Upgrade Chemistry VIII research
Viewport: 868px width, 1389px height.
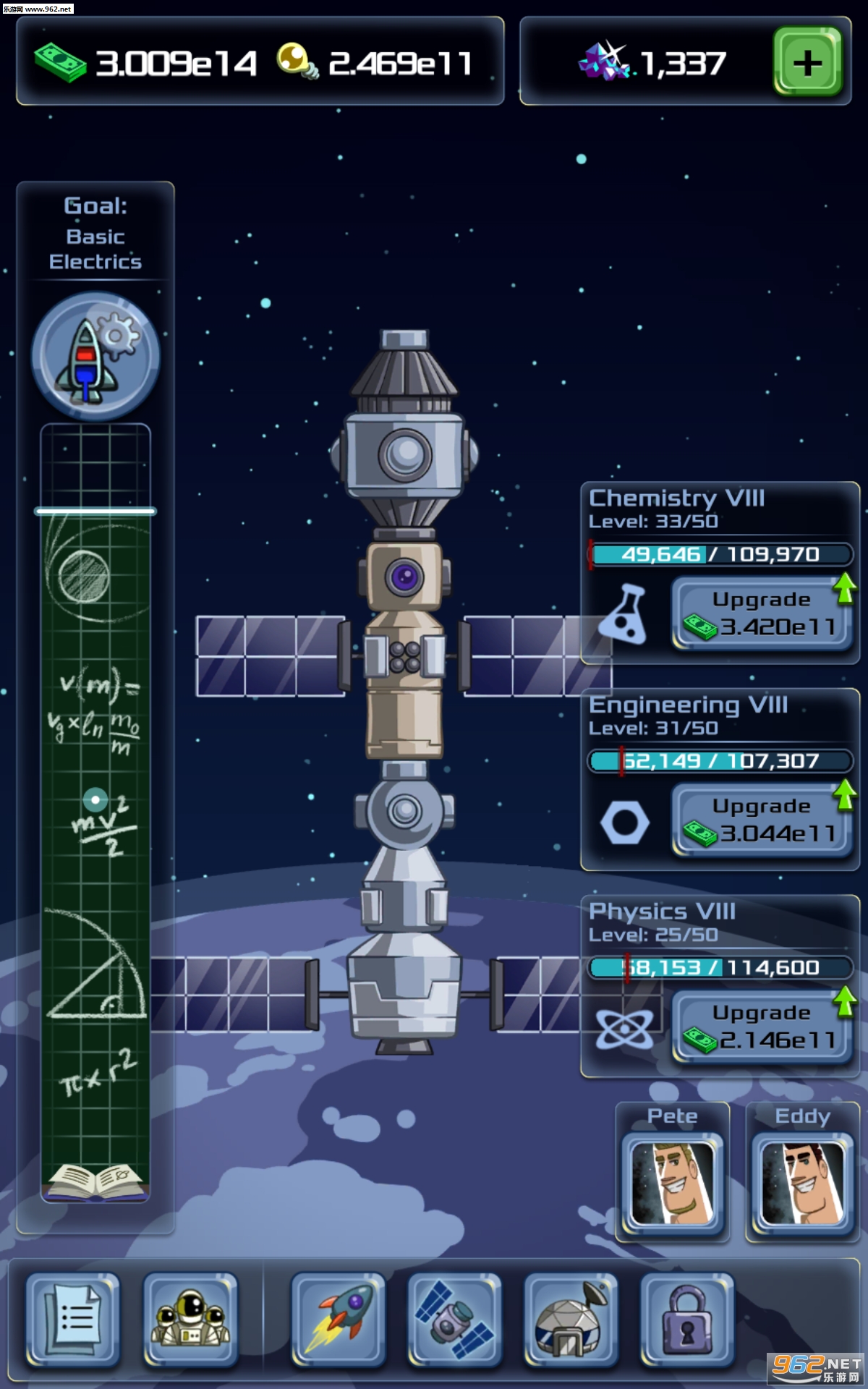762,613
